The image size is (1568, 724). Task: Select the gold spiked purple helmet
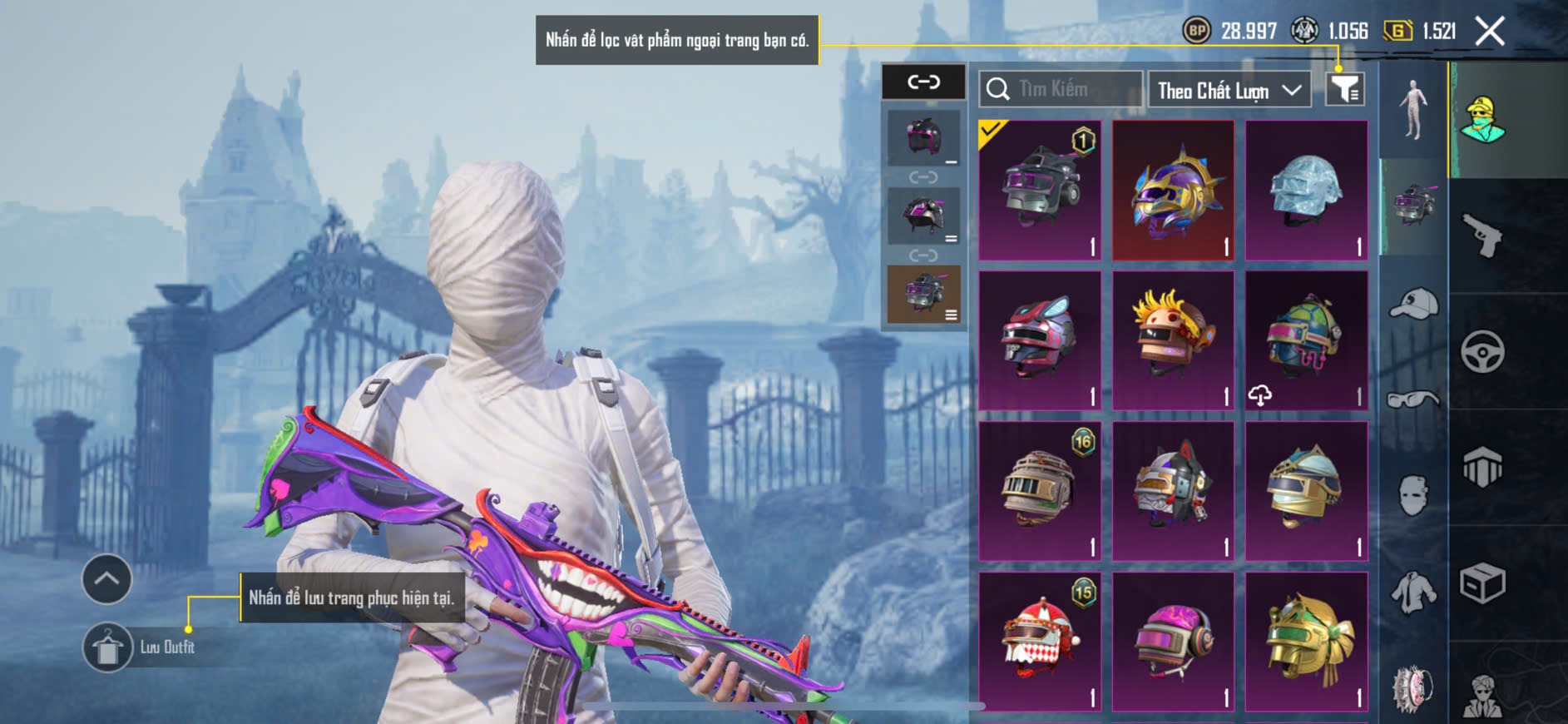[x=1173, y=191]
